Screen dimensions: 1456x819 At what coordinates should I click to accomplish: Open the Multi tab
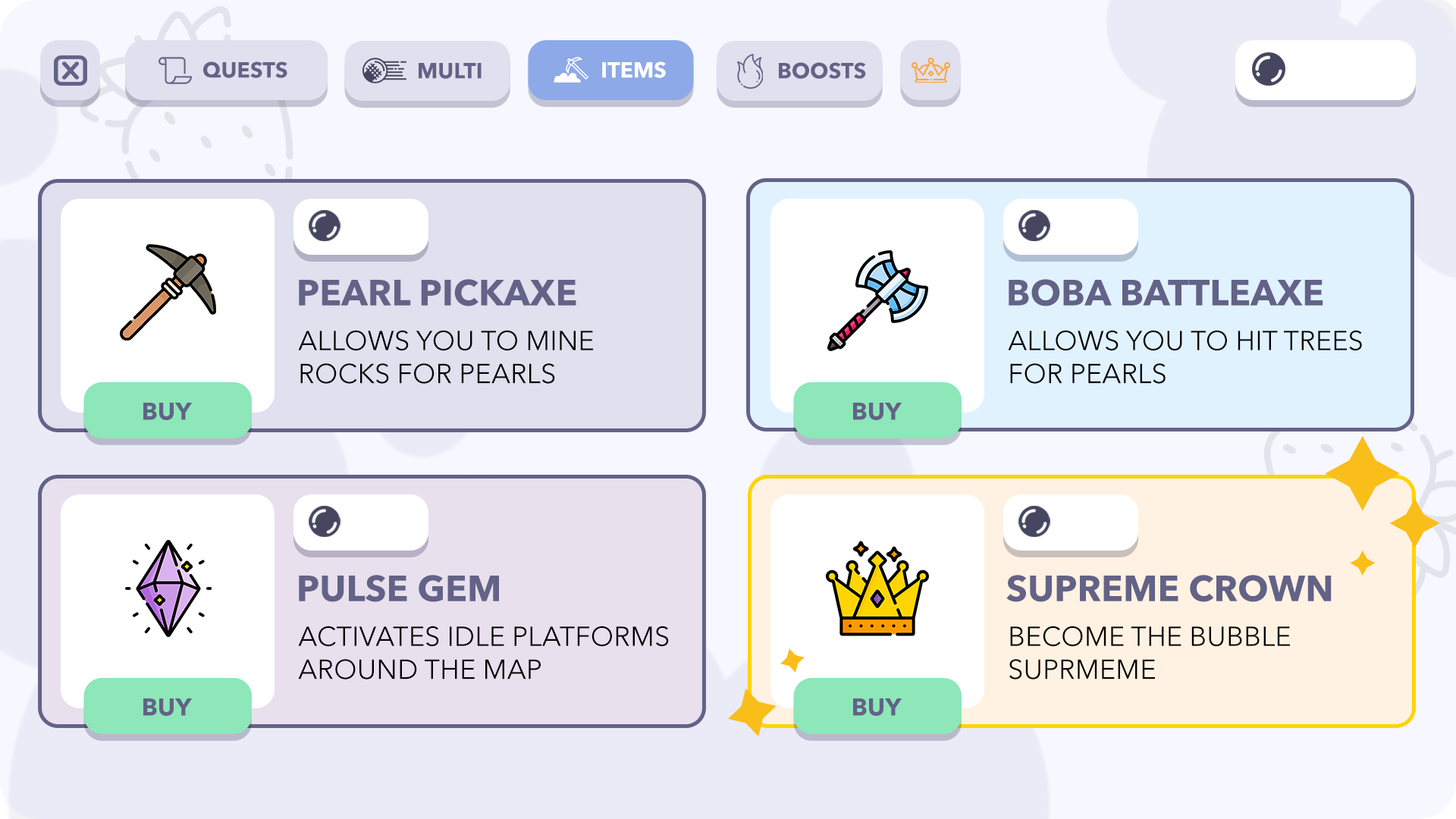[x=427, y=72]
